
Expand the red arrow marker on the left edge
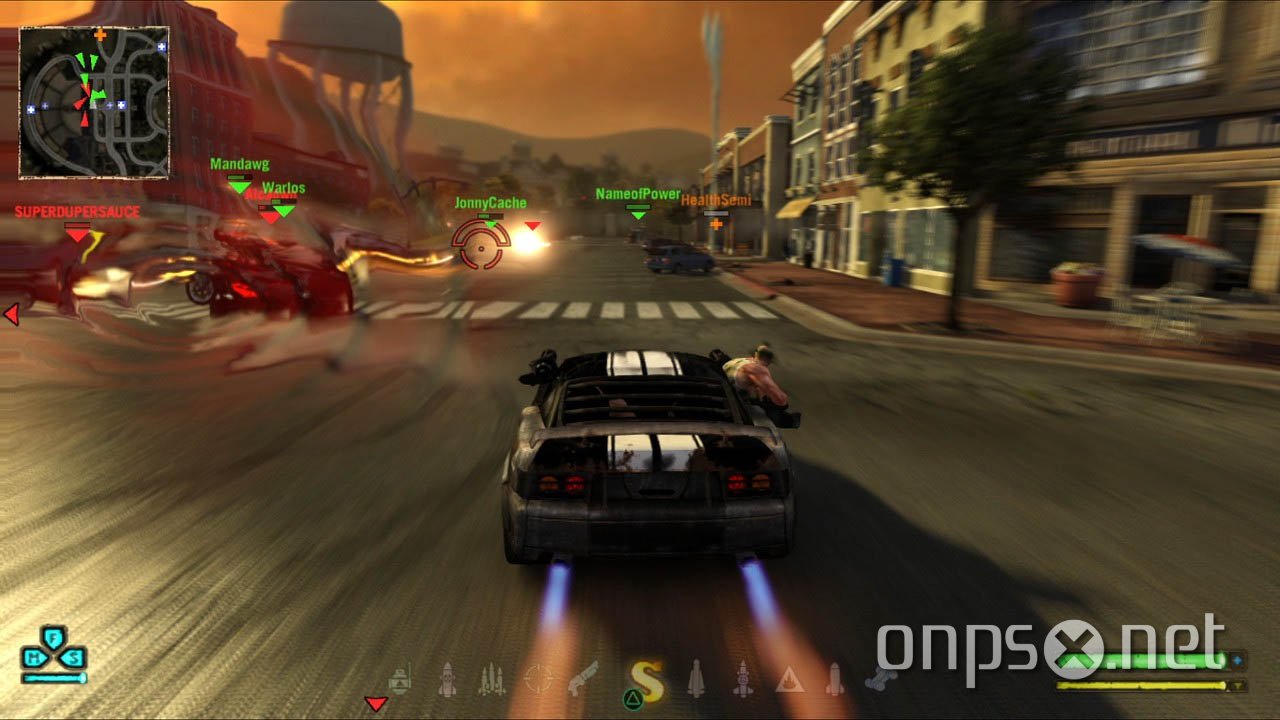(x=10, y=314)
